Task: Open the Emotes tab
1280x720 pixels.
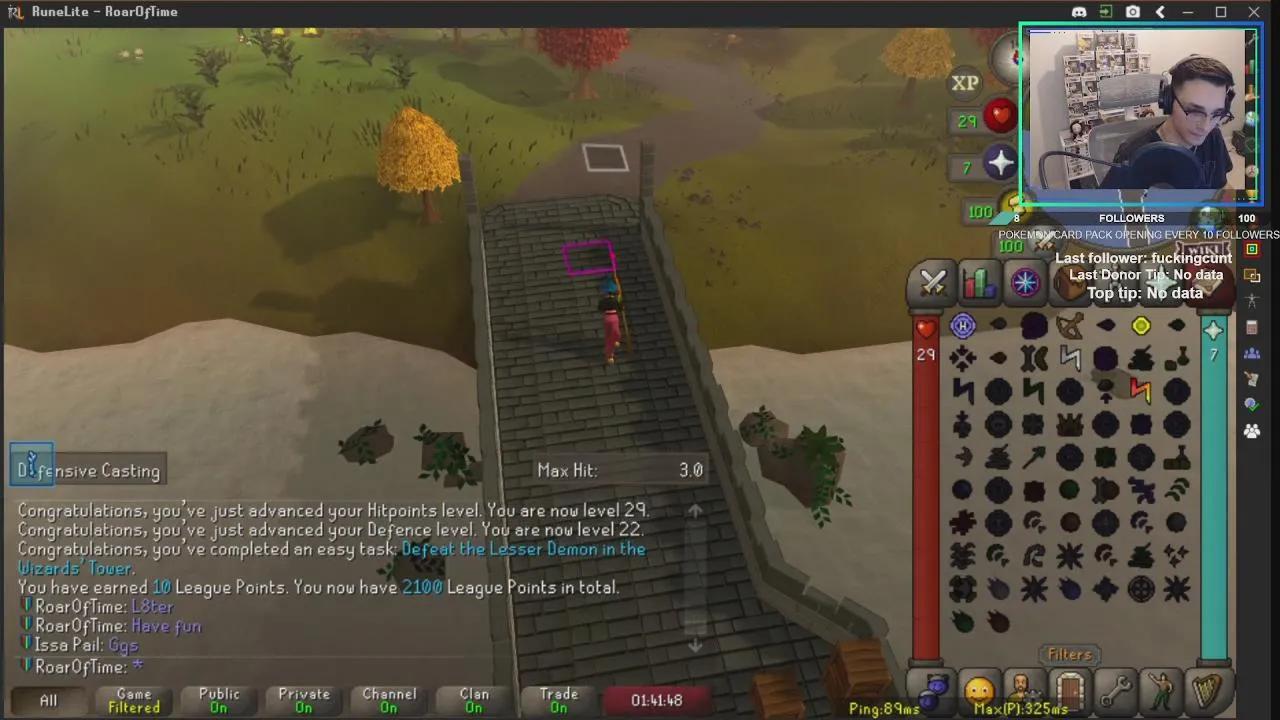Action: click(1162, 690)
